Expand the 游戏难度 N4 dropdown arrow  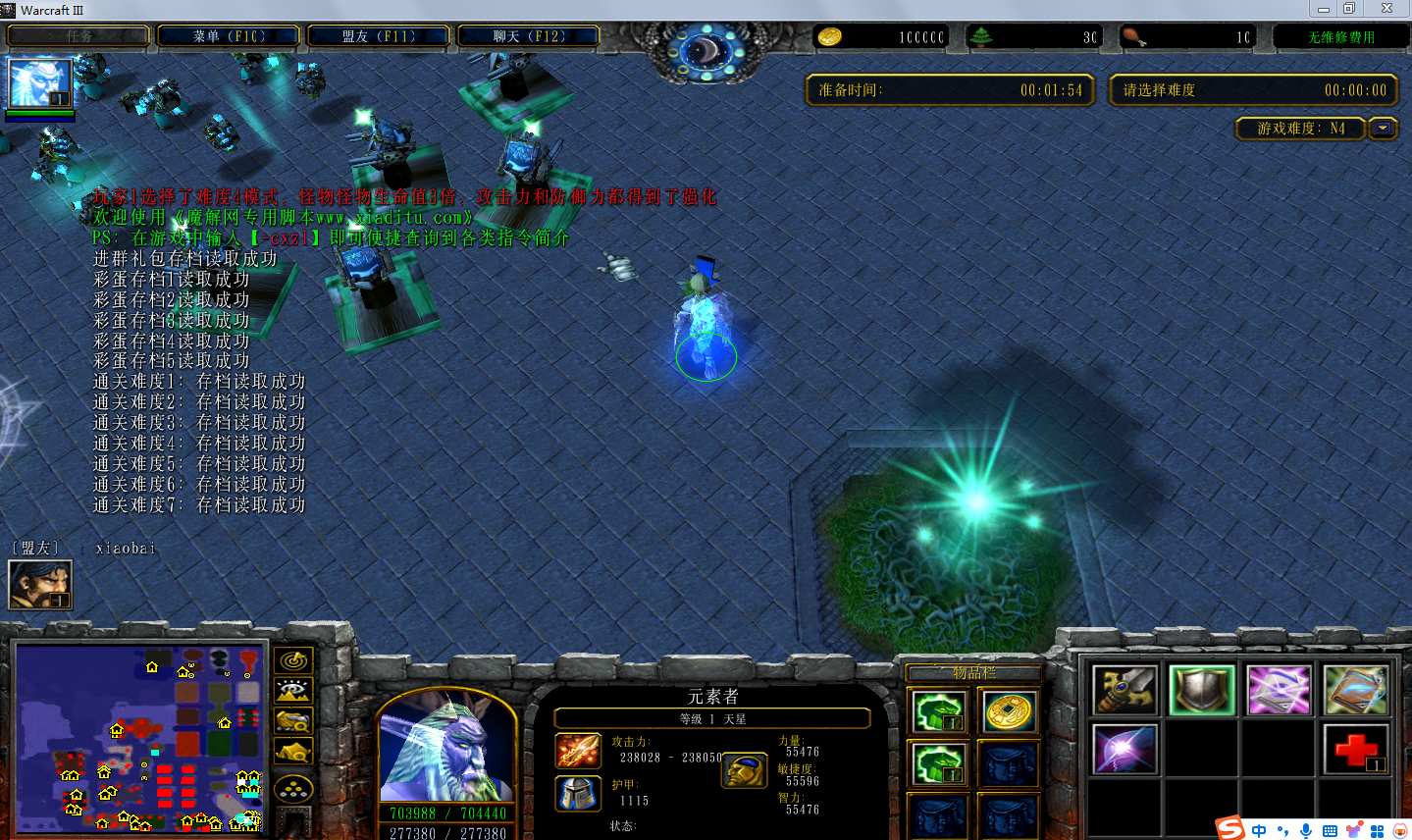[x=1384, y=129]
